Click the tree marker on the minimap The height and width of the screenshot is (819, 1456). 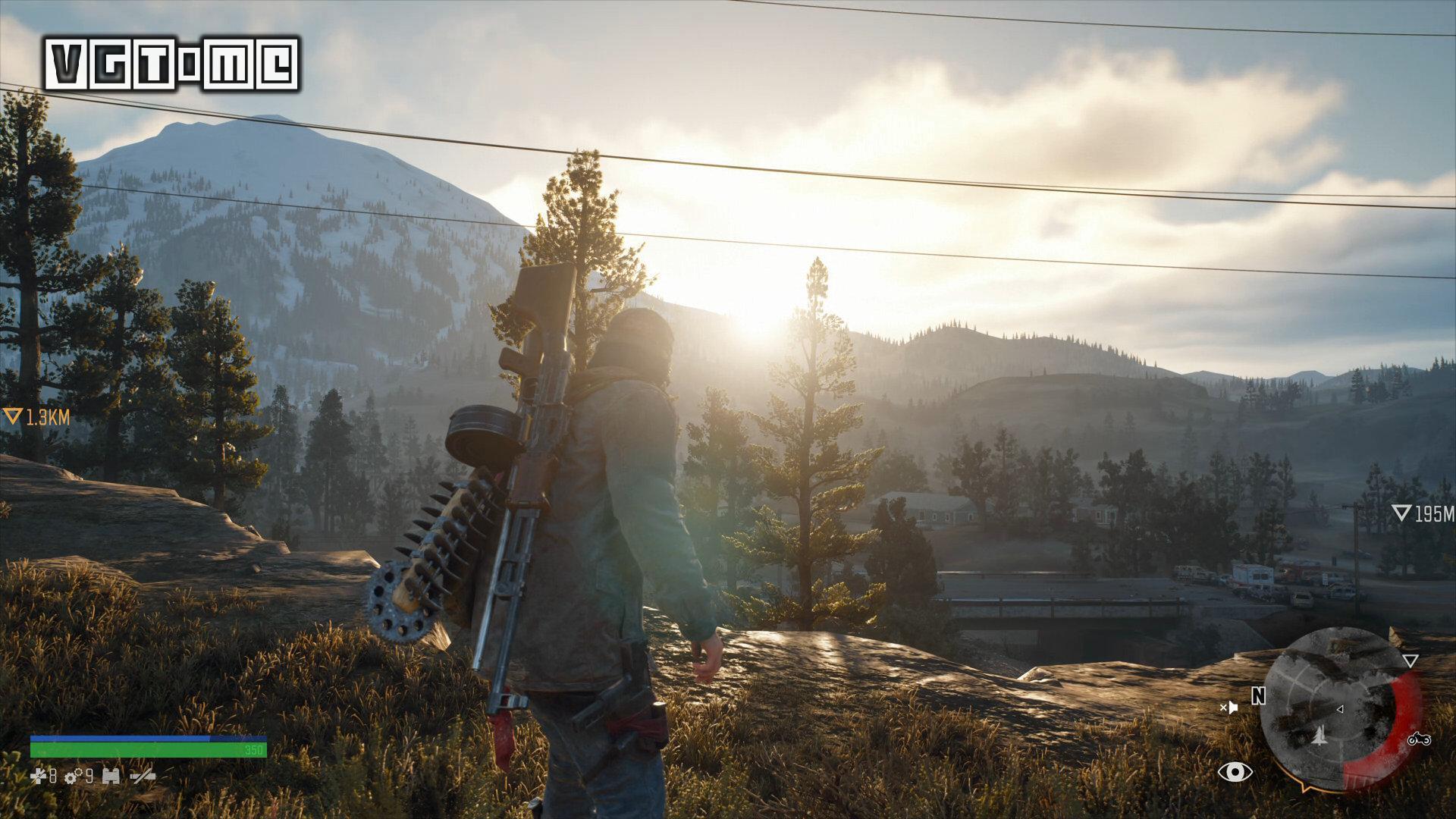click(x=1319, y=734)
